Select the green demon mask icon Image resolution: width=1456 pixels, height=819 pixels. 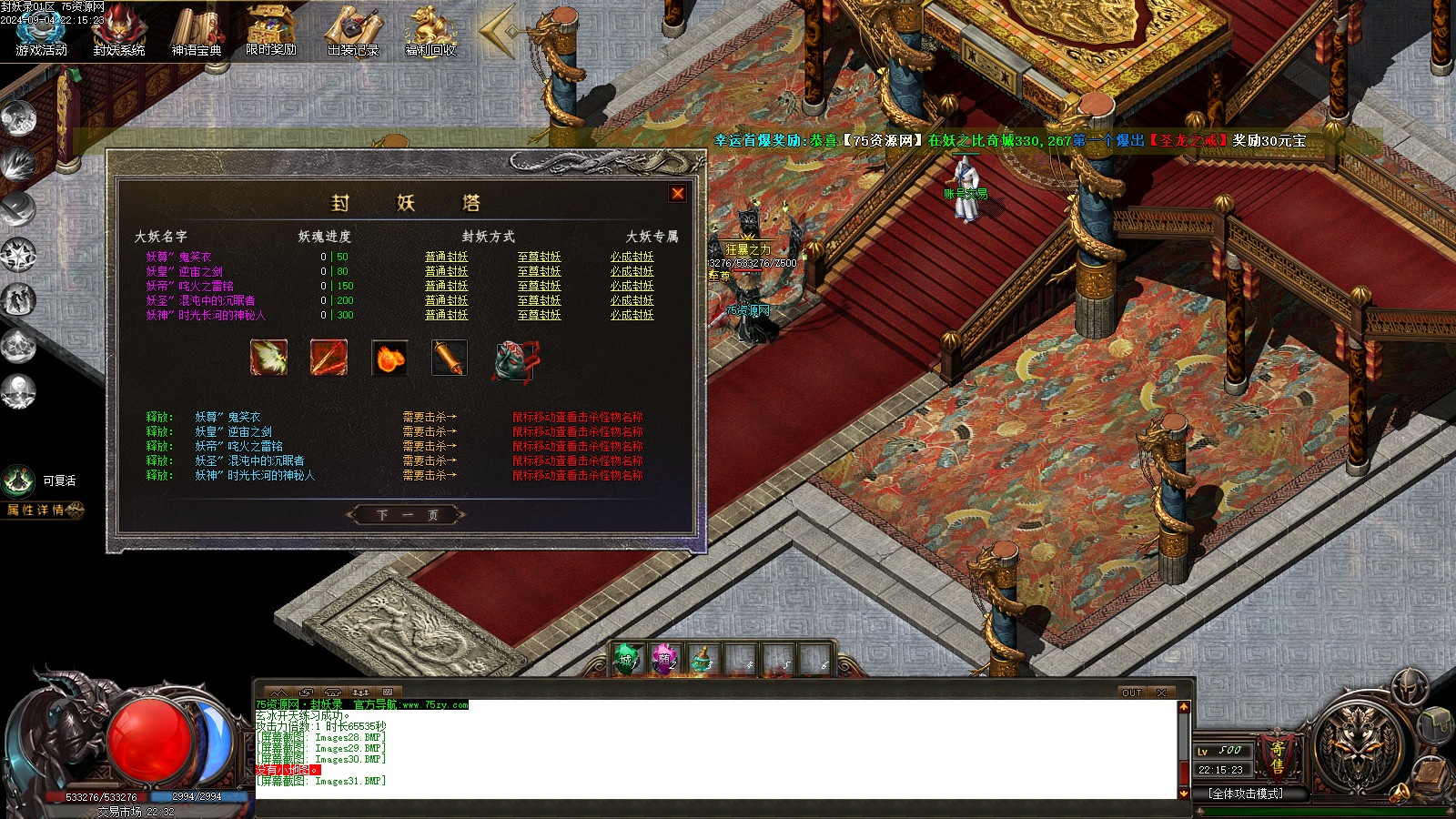514,359
